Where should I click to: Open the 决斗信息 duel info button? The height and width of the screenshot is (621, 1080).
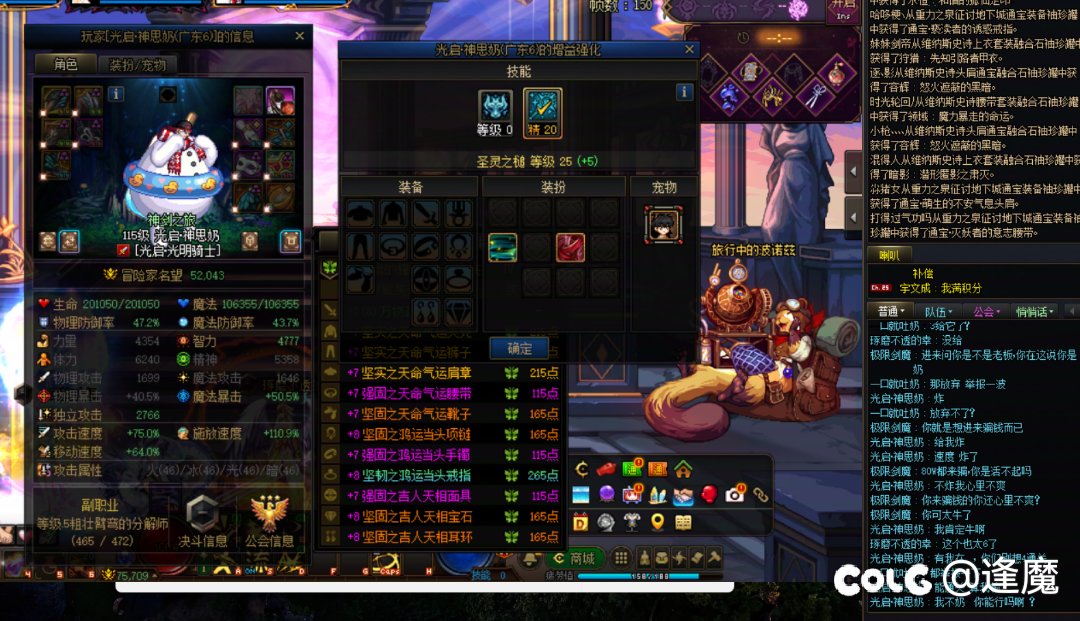click(x=202, y=518)
